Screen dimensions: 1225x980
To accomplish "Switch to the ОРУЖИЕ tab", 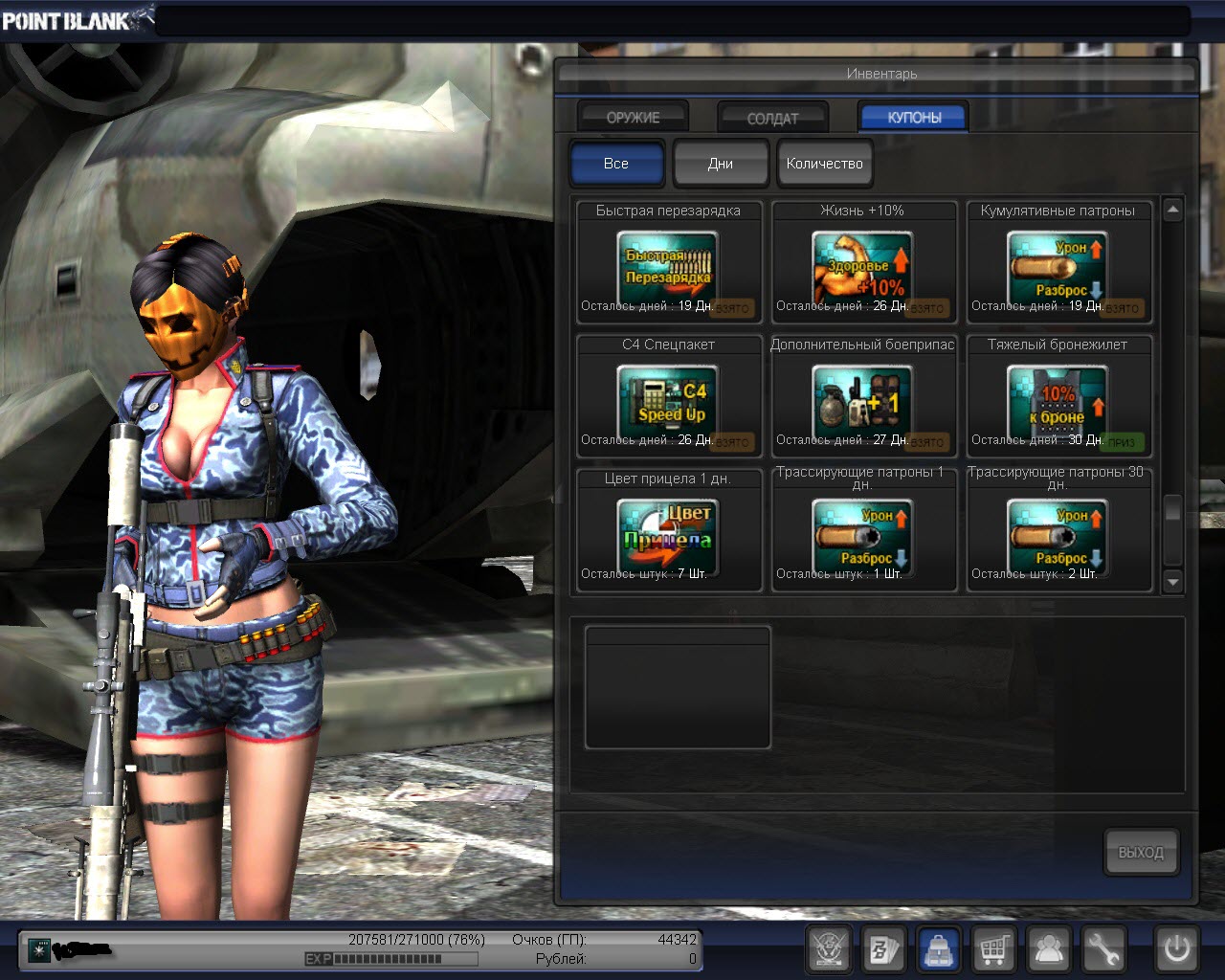I will tap(633, 117).
